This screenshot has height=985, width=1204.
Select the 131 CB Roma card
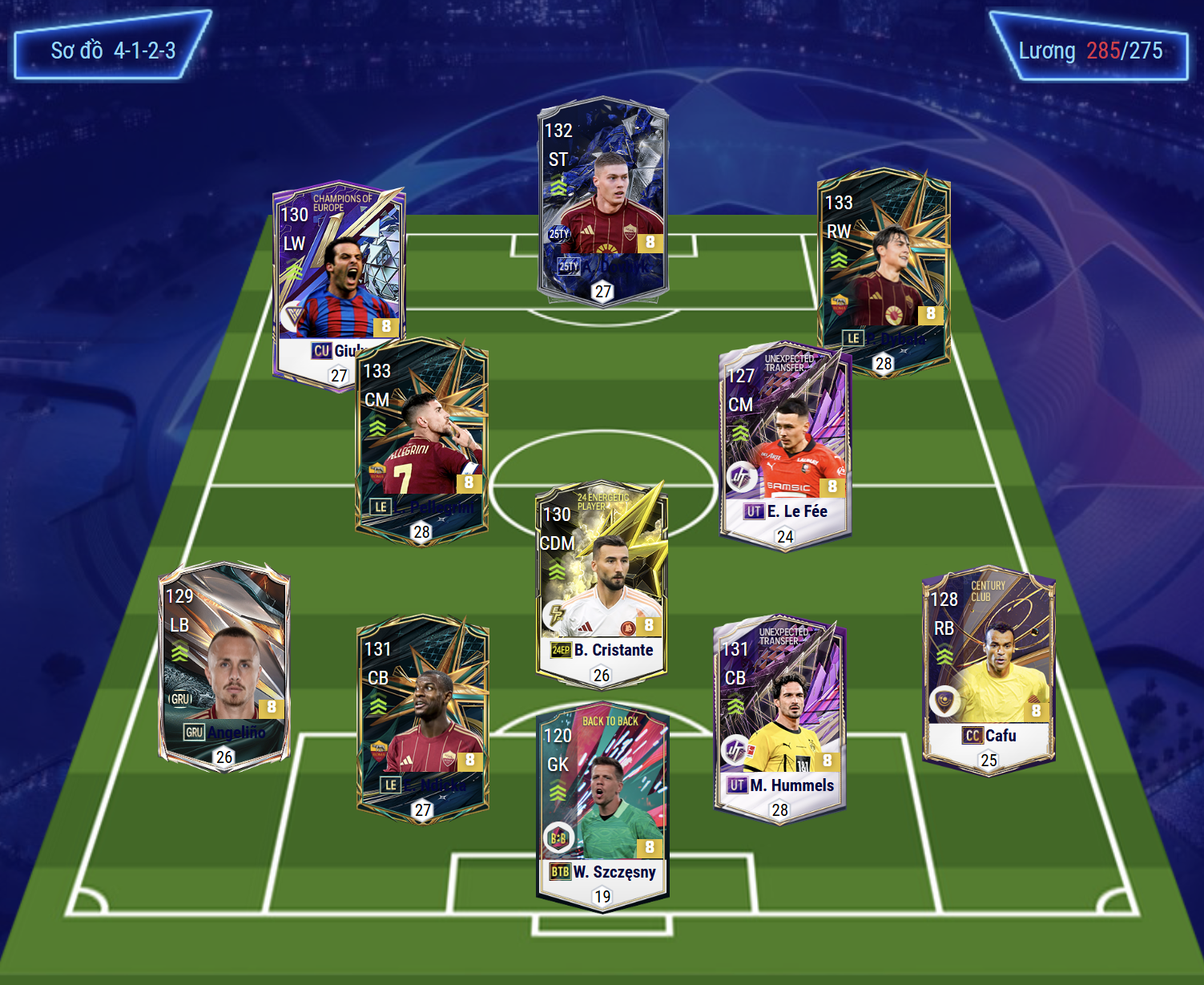point(422,717)
